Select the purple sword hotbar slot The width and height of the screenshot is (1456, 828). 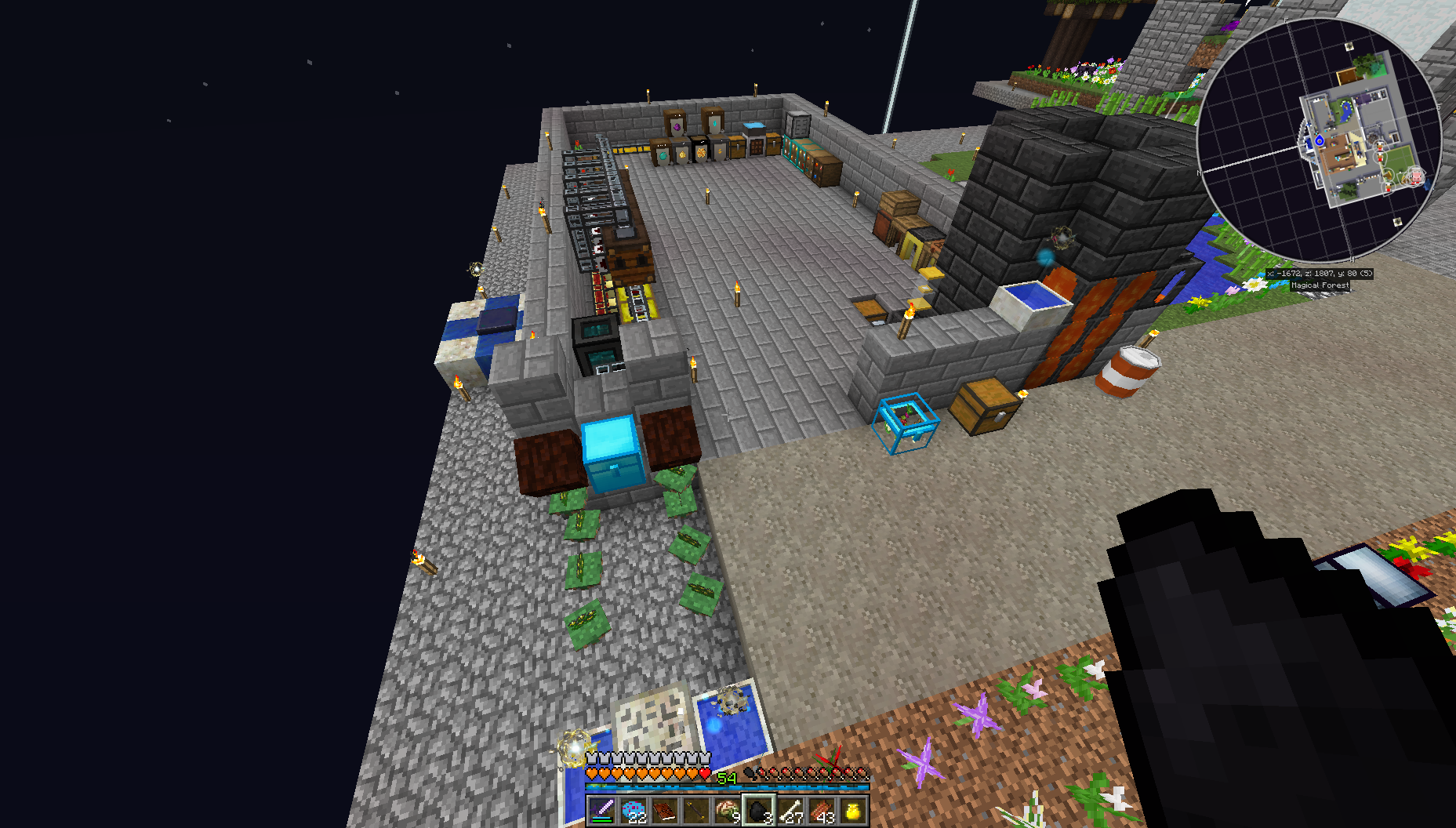tap(602, 810)
